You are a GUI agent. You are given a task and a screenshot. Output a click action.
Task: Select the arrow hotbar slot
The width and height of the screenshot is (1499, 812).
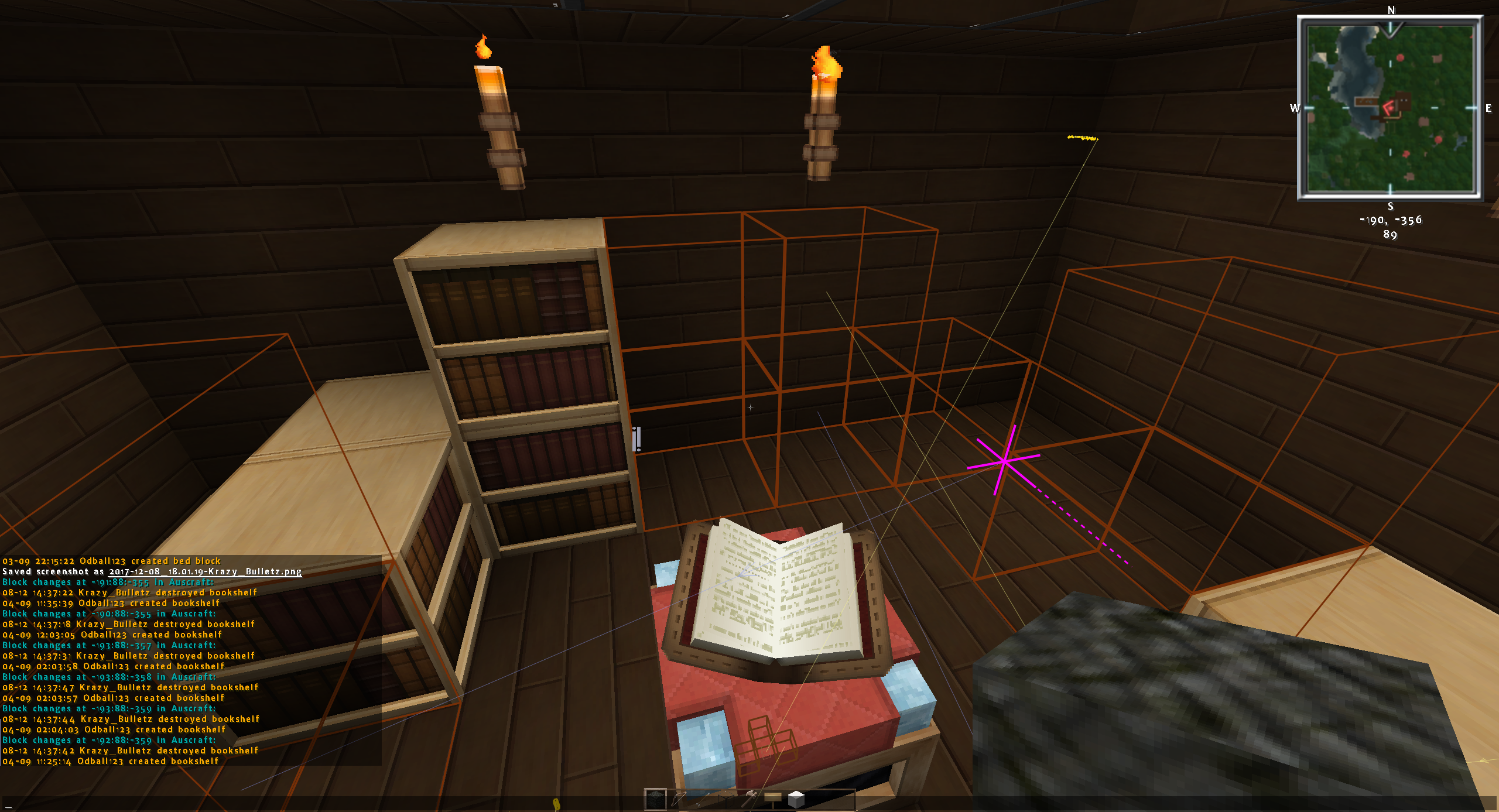[703, 799]
